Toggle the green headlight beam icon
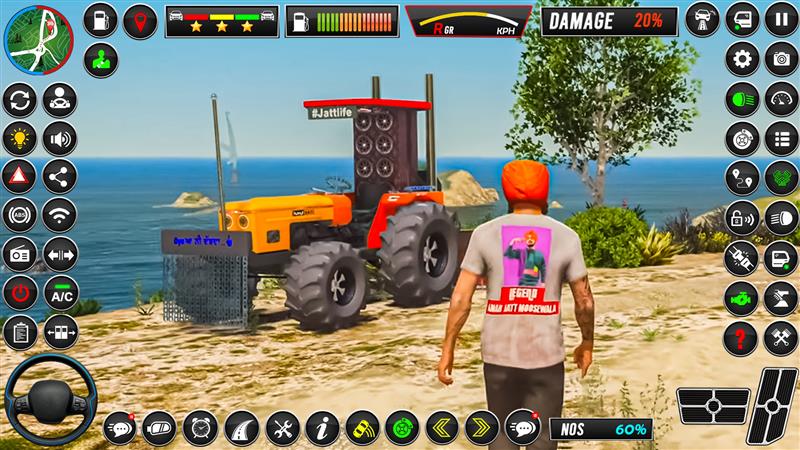 742,98
